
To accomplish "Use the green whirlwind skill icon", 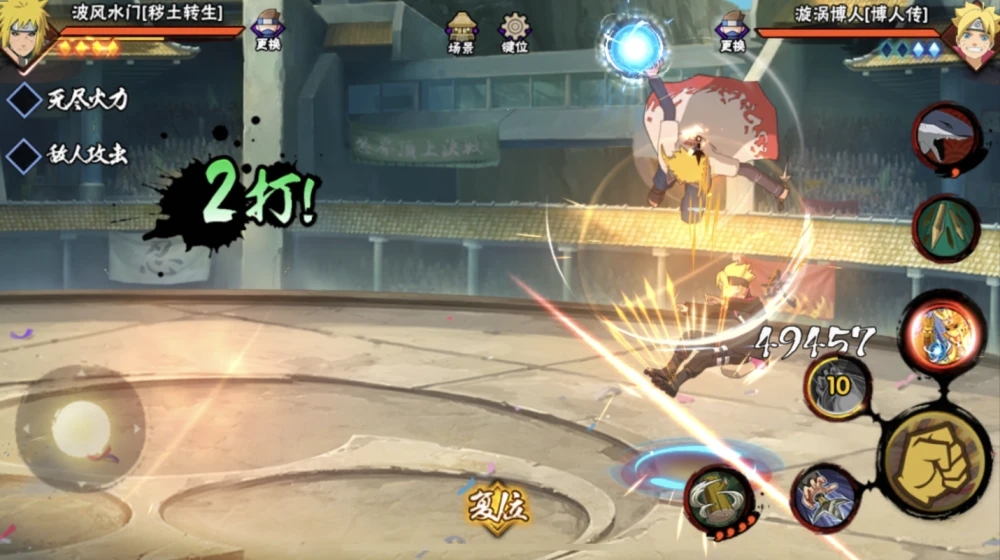I will (x=719, y=499).
